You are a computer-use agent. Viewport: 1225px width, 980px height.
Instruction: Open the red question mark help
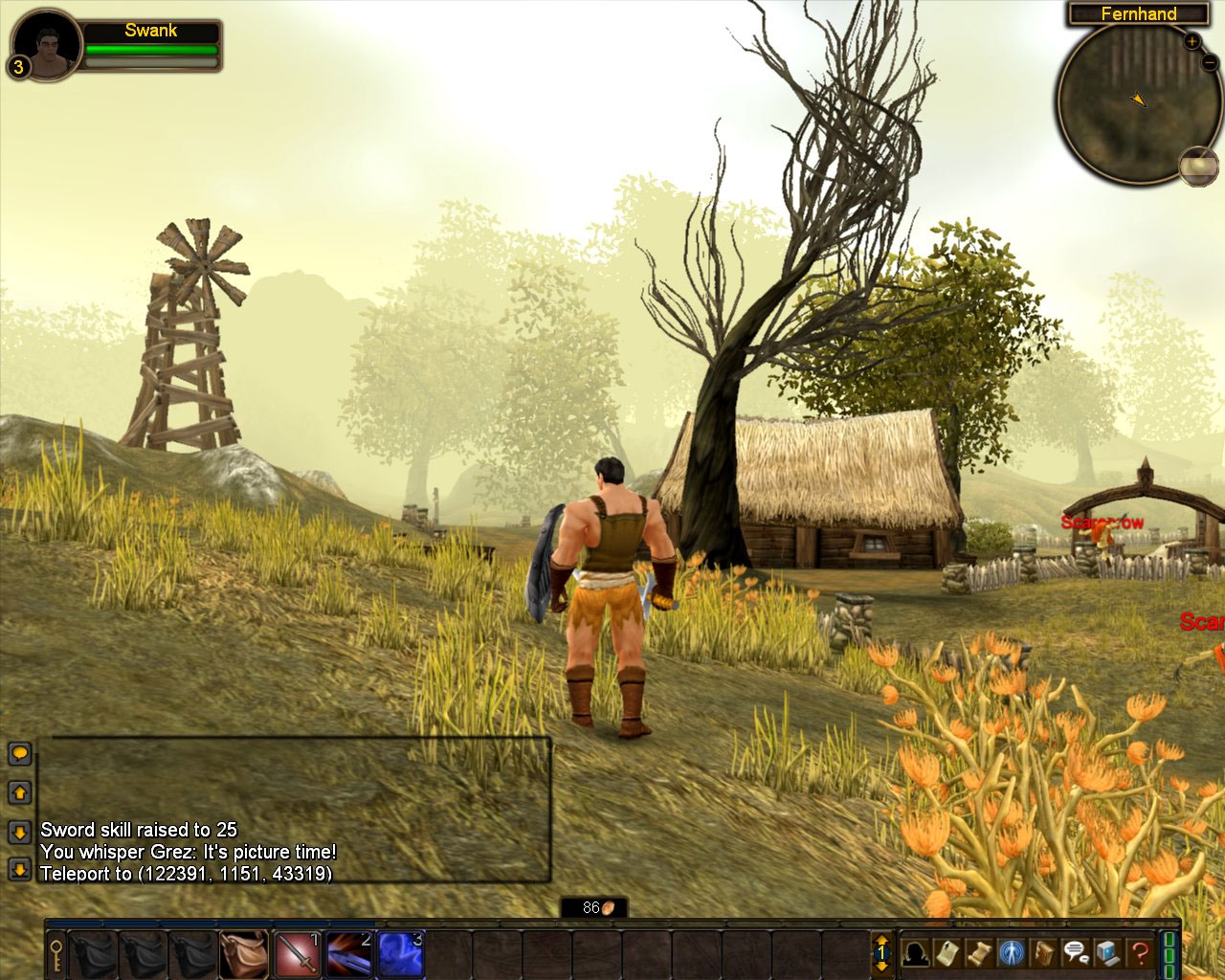[x=1139, y=953]
